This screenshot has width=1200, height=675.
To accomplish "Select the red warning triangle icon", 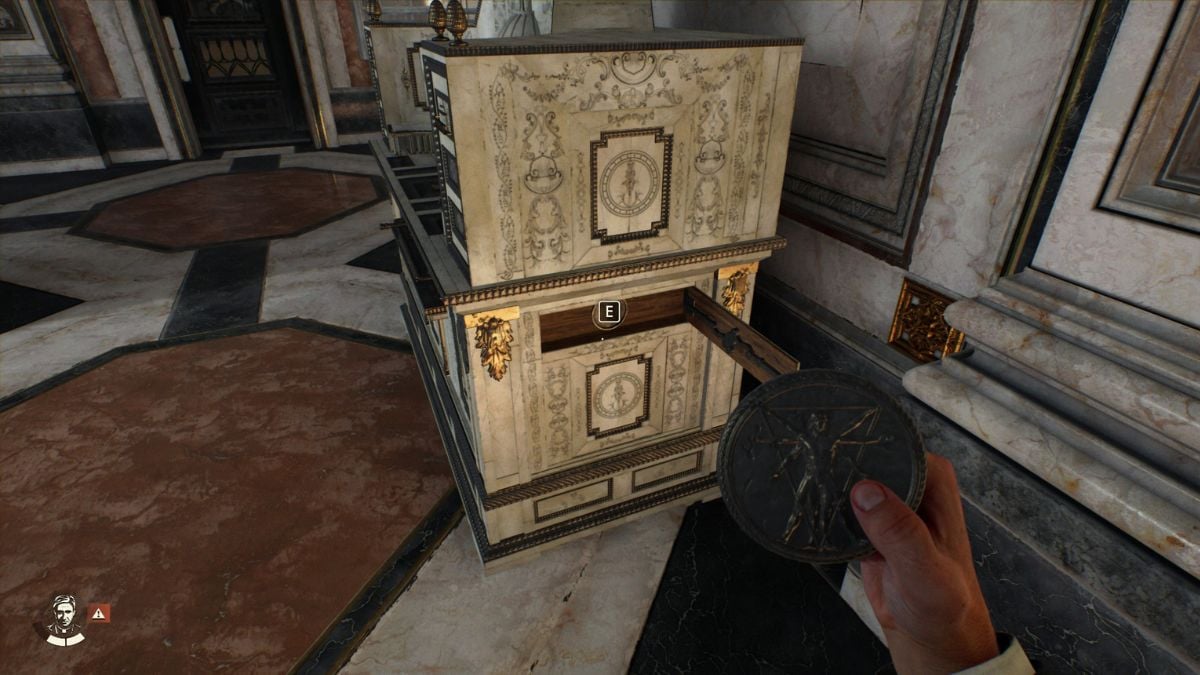I will [99, 613].
